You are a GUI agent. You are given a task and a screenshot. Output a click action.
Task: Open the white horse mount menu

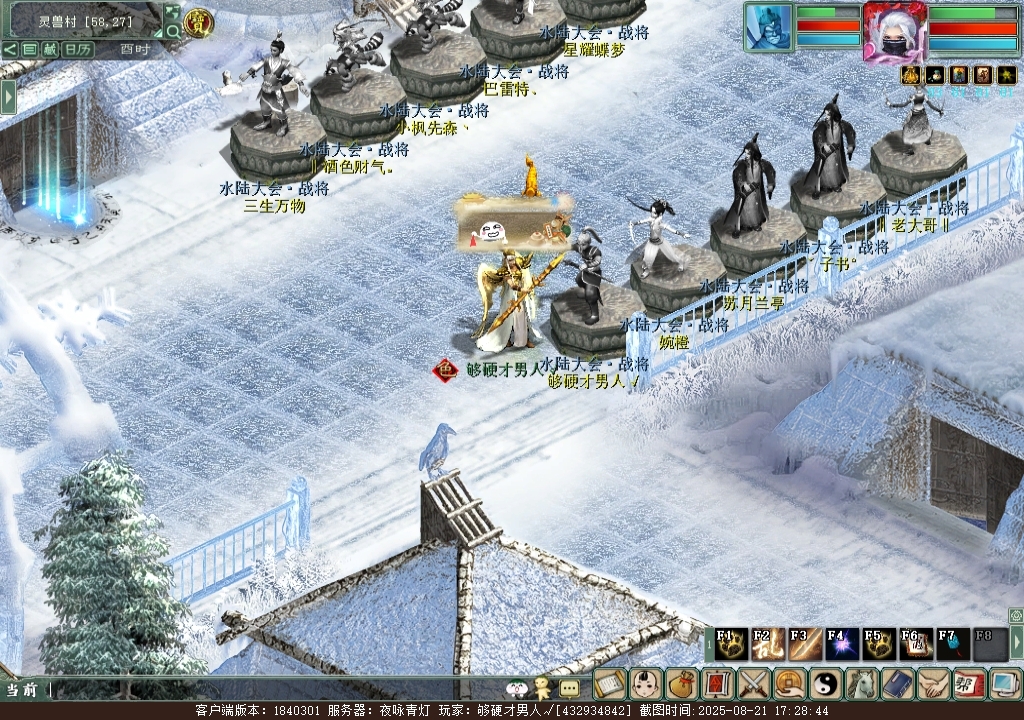(861, 684)
